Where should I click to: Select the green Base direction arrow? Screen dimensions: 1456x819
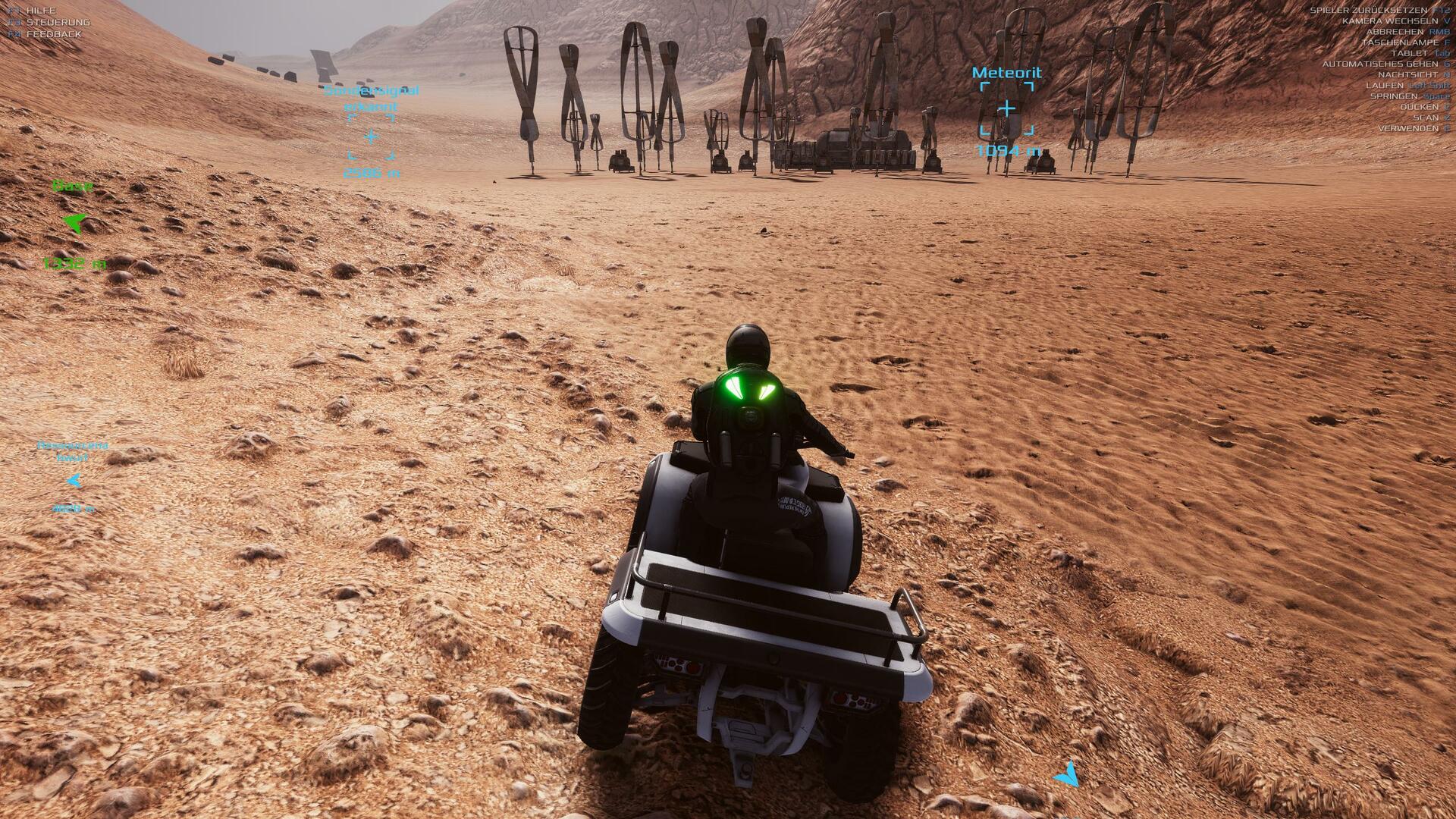coord(75,222)
